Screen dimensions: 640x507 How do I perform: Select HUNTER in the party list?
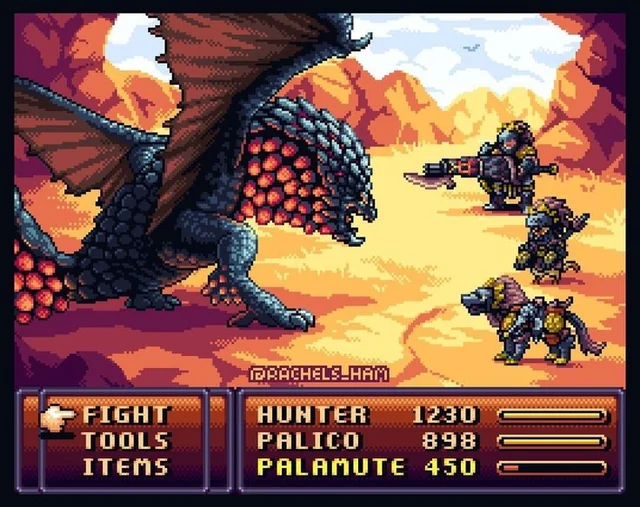[313, 414]
